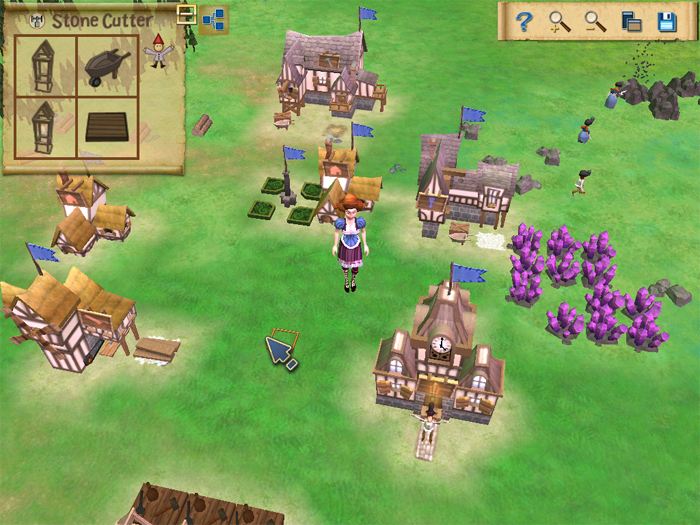The height and width of the screenshot is (525, 700).
Task: Choose the dark wooden platform slot
Action: 108,127
